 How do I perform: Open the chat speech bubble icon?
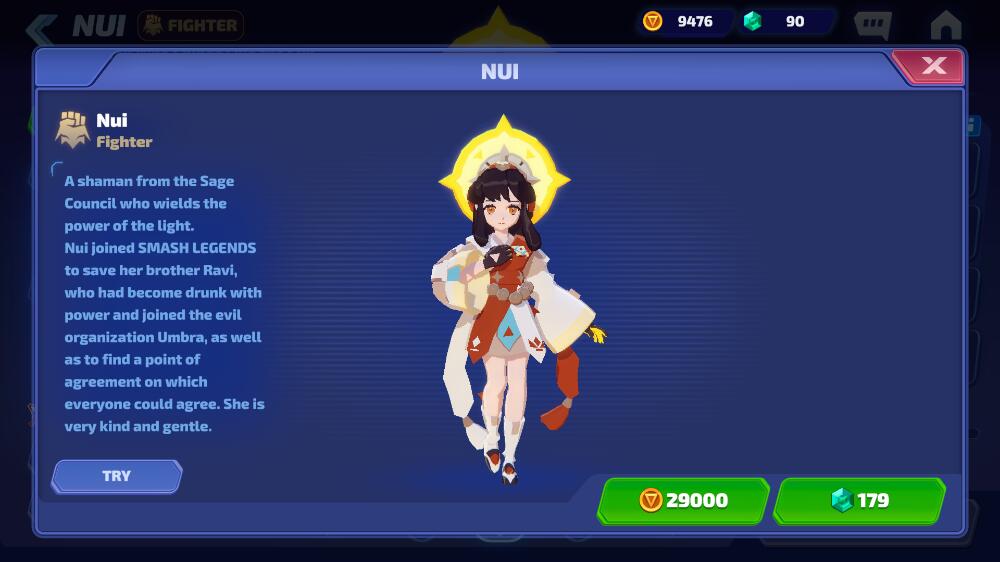point(872,25)
